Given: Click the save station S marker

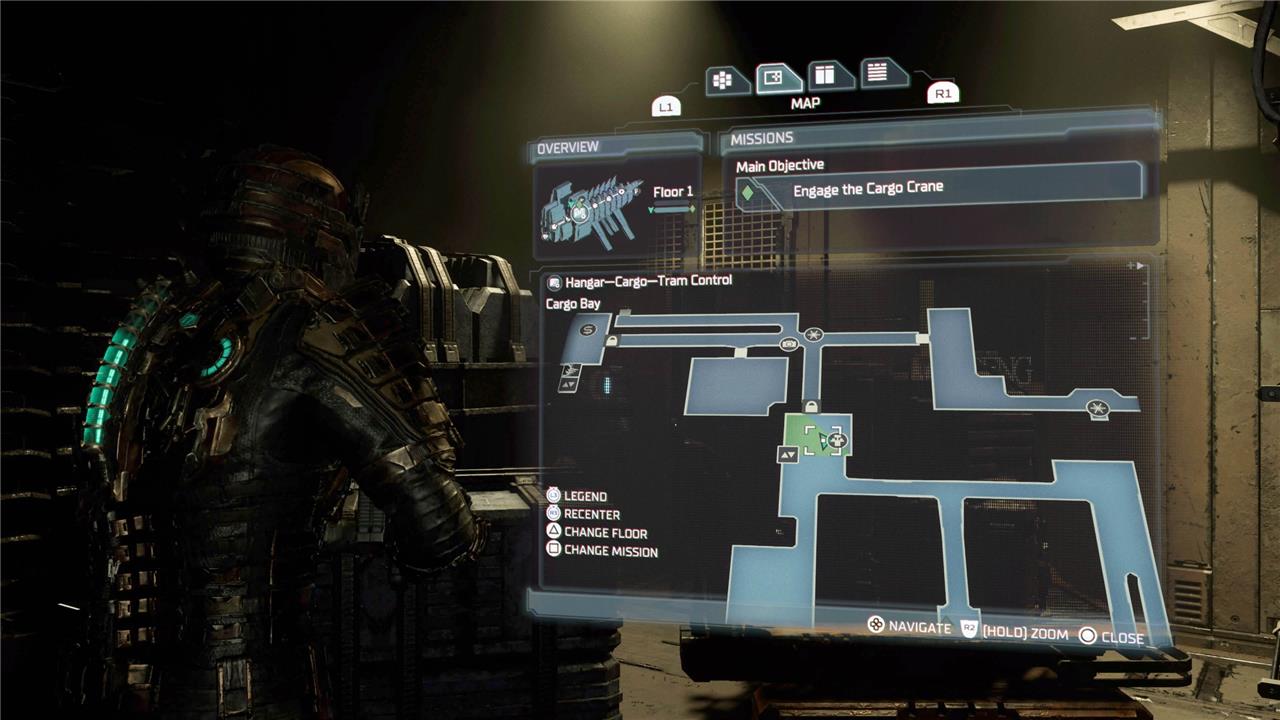Looking at the screenshot, I should click(x=588, y=328).
